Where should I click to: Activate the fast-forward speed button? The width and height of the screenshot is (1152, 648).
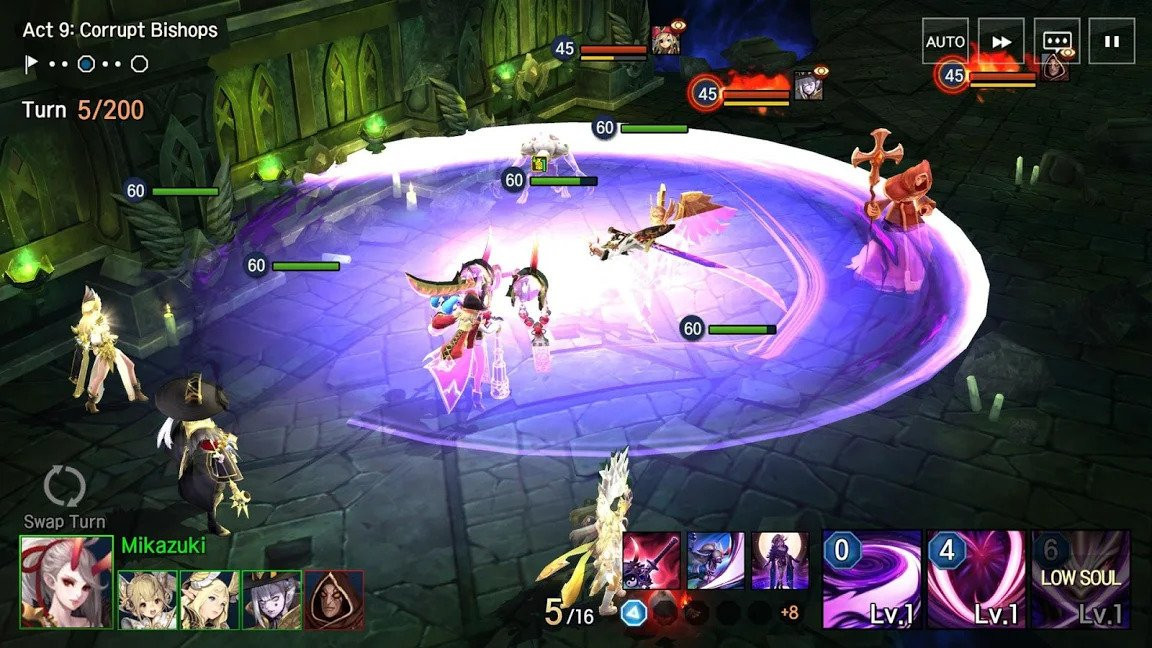1001,42
